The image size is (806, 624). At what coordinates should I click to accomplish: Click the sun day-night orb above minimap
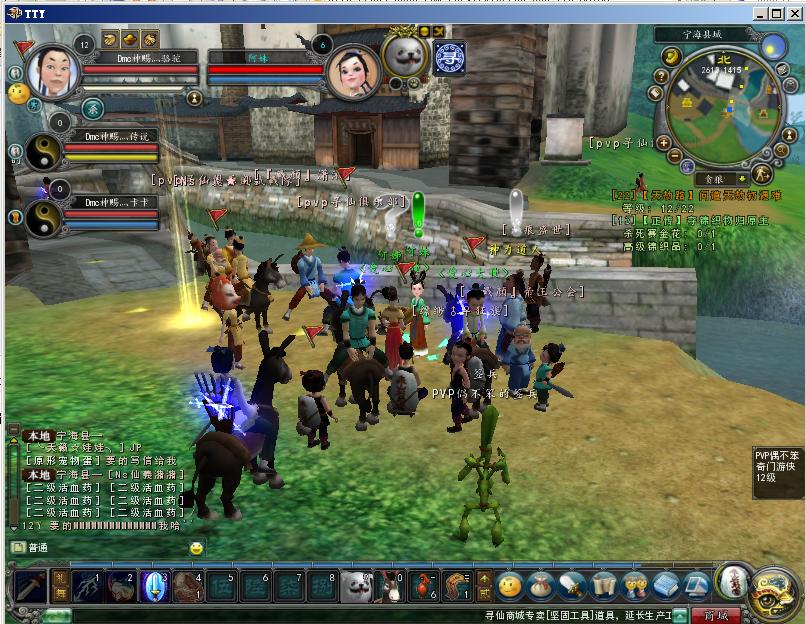pos(773,47)
